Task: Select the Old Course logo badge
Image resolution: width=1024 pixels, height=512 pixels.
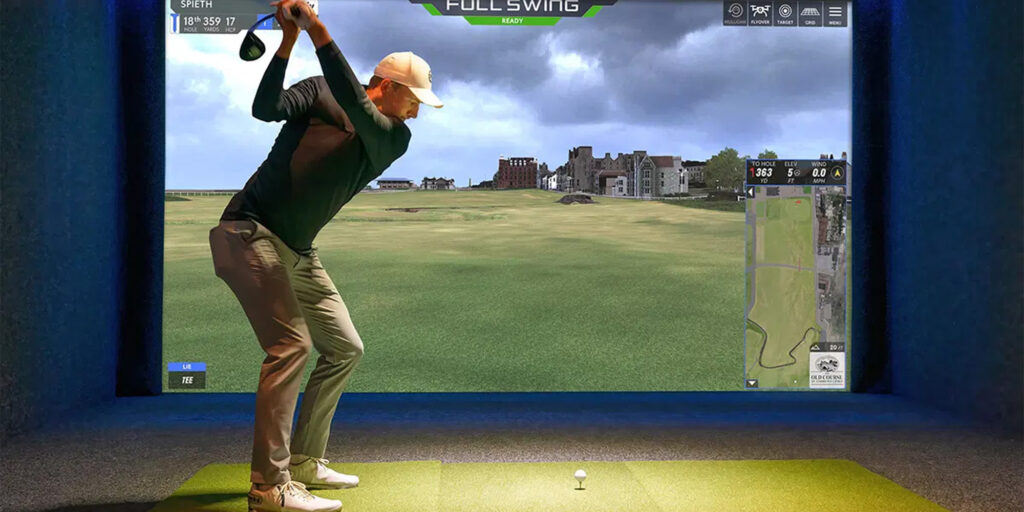Action: pyautogui.click(x=827, y=369)
